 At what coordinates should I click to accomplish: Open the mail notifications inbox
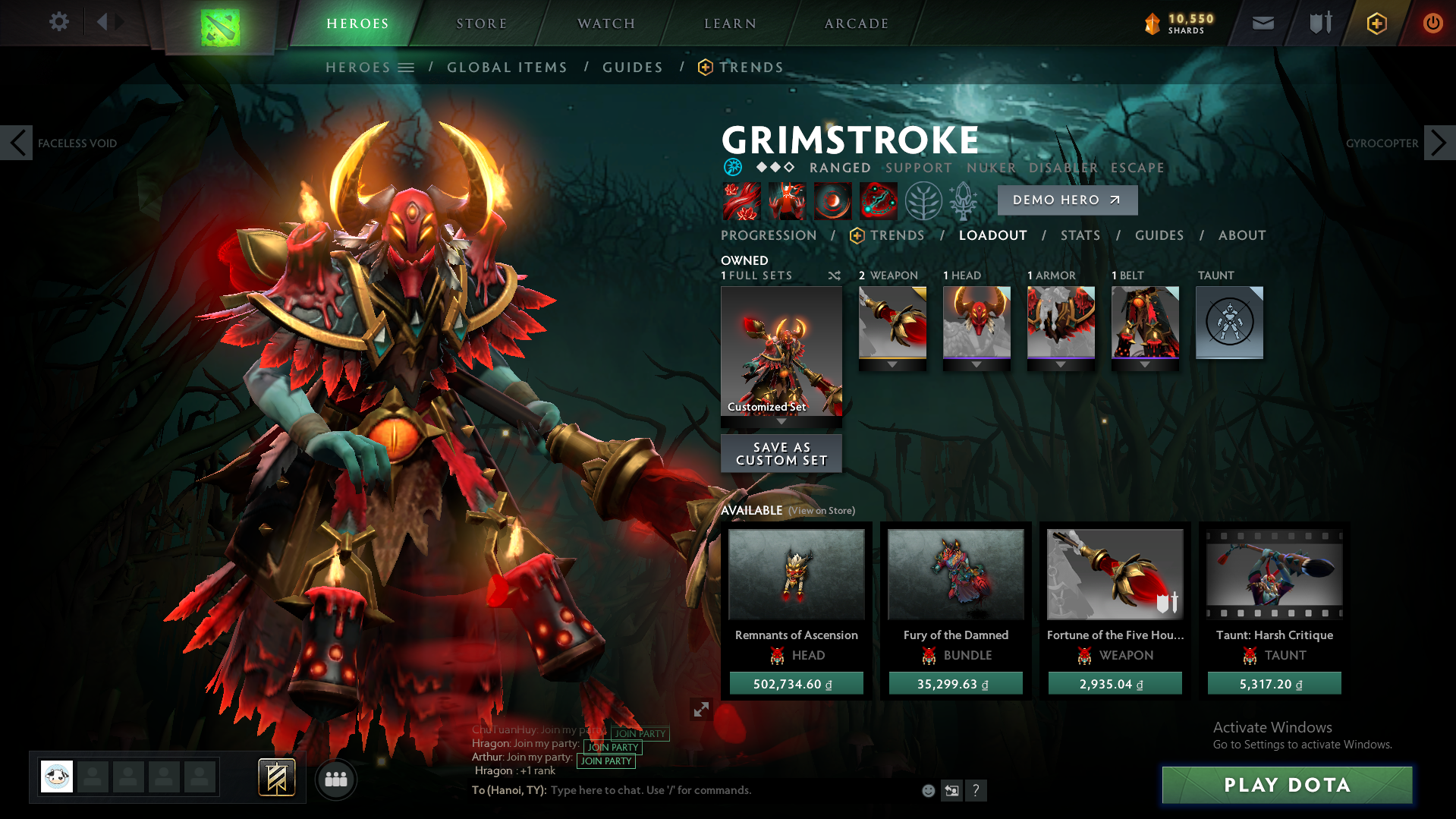point(1262,22)
